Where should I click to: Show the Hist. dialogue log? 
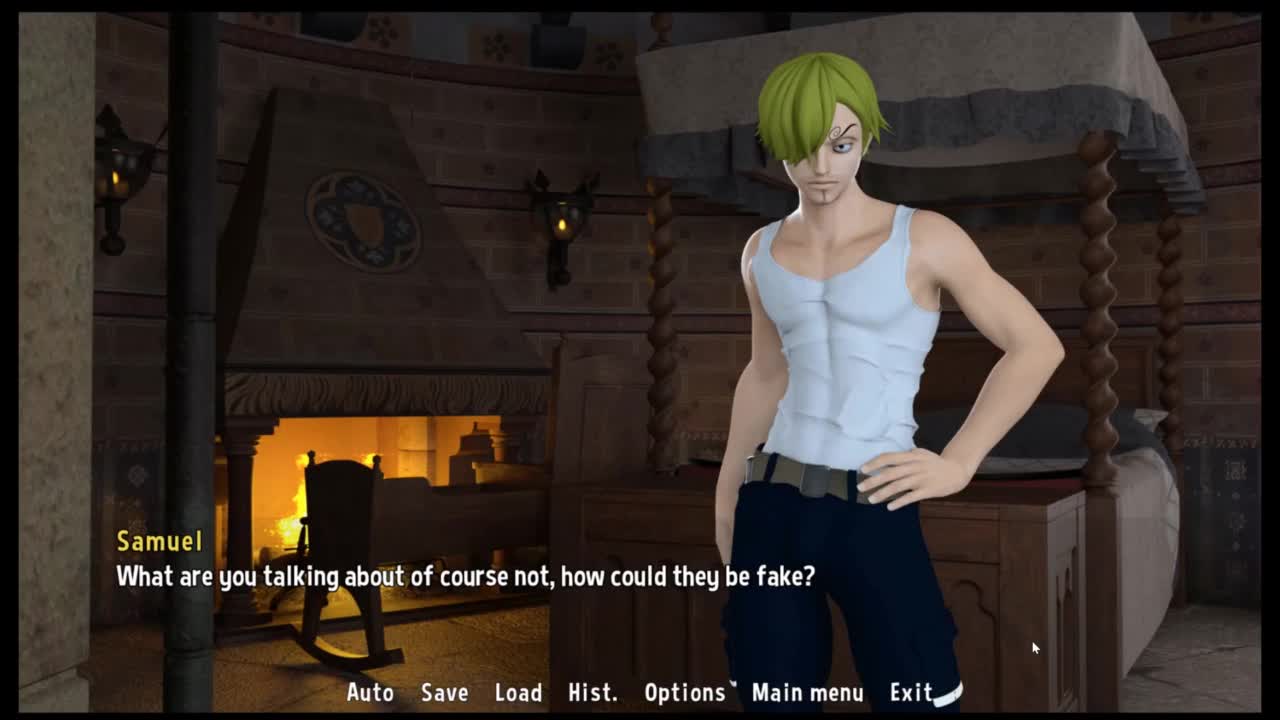[592, 692]
